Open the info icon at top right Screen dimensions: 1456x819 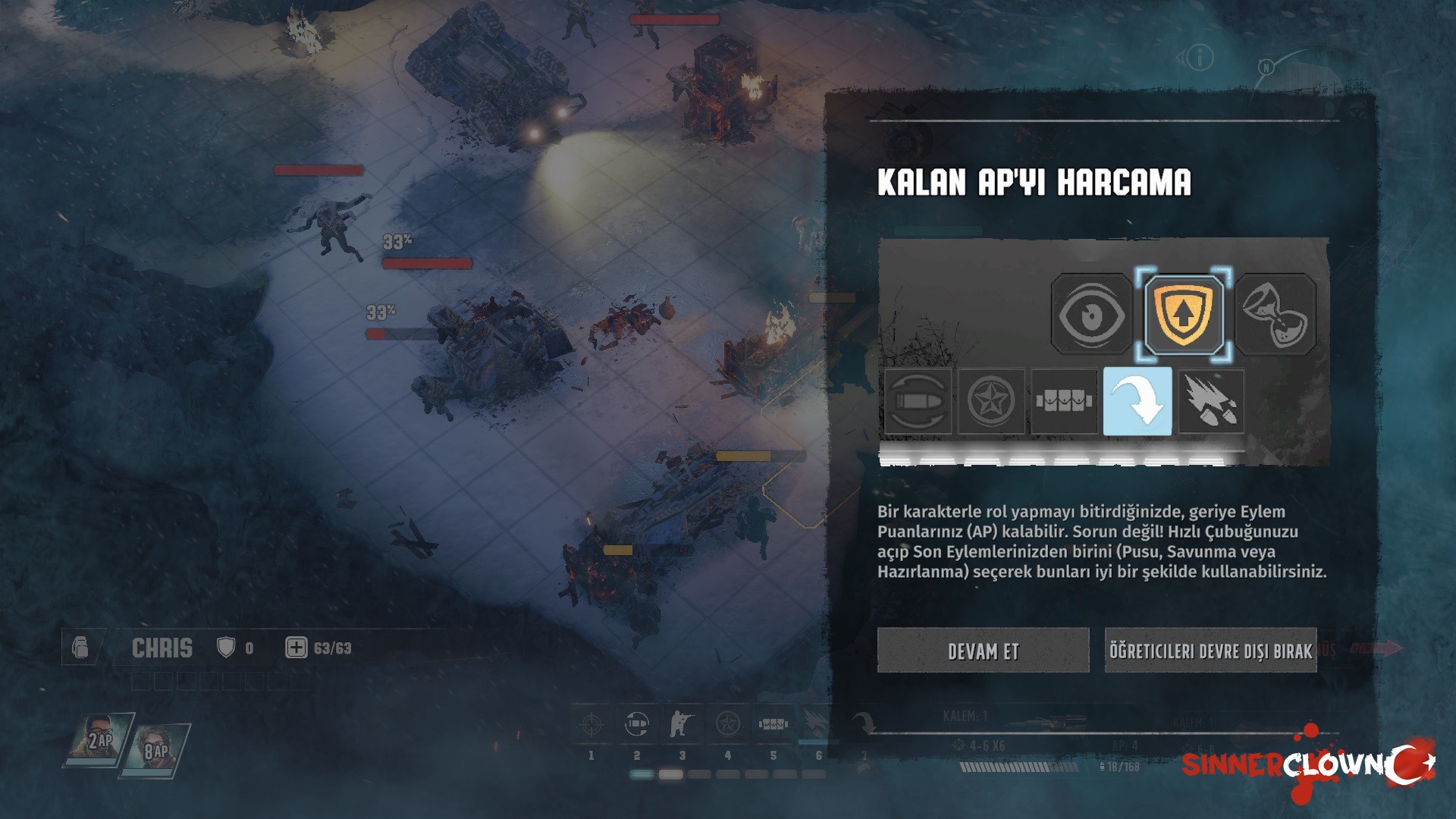coord(1200,58)
